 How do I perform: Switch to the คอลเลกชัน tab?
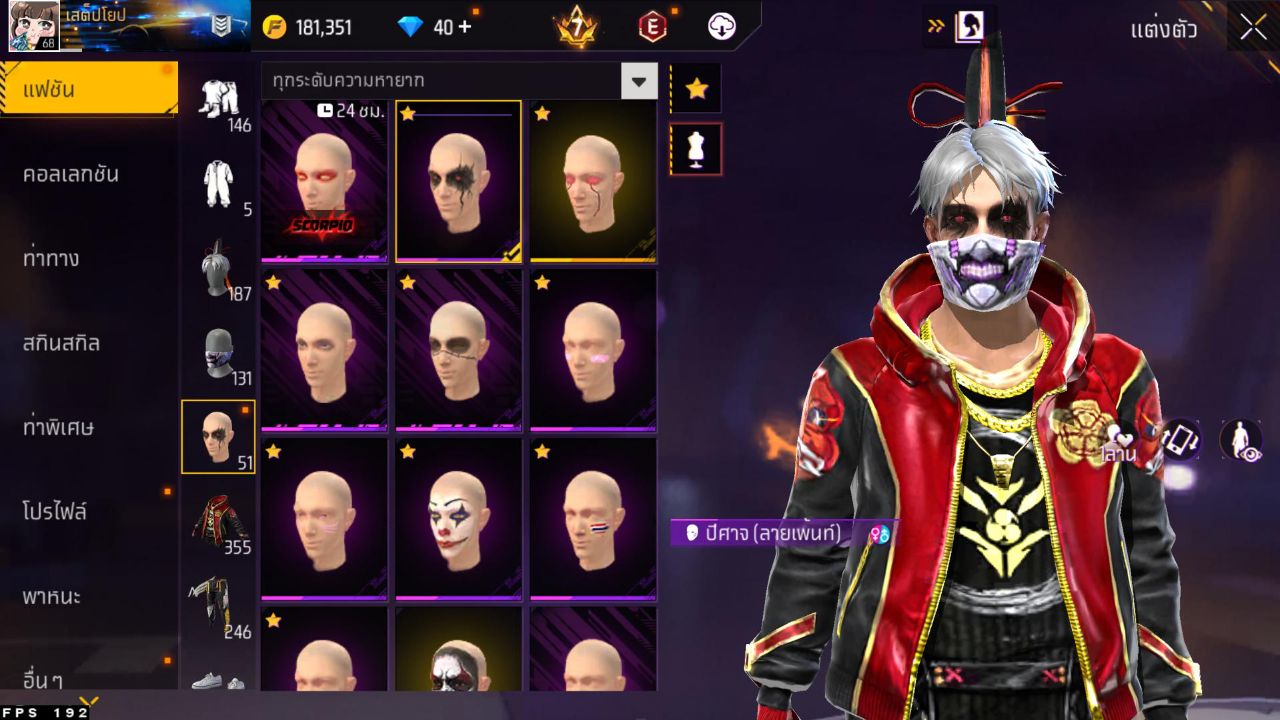pos(88,173)
